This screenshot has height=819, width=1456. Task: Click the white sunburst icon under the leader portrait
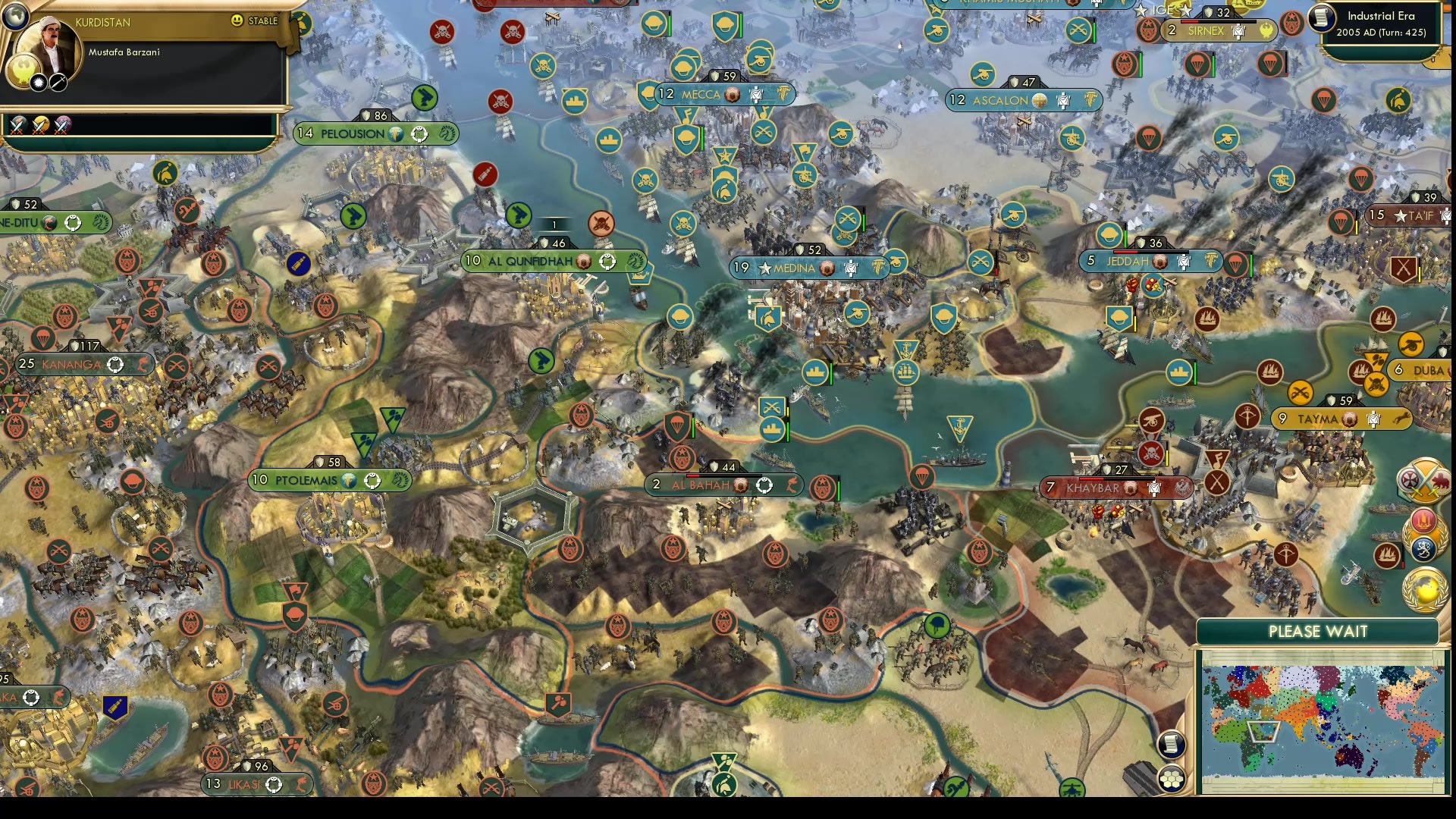coord(39,83)
